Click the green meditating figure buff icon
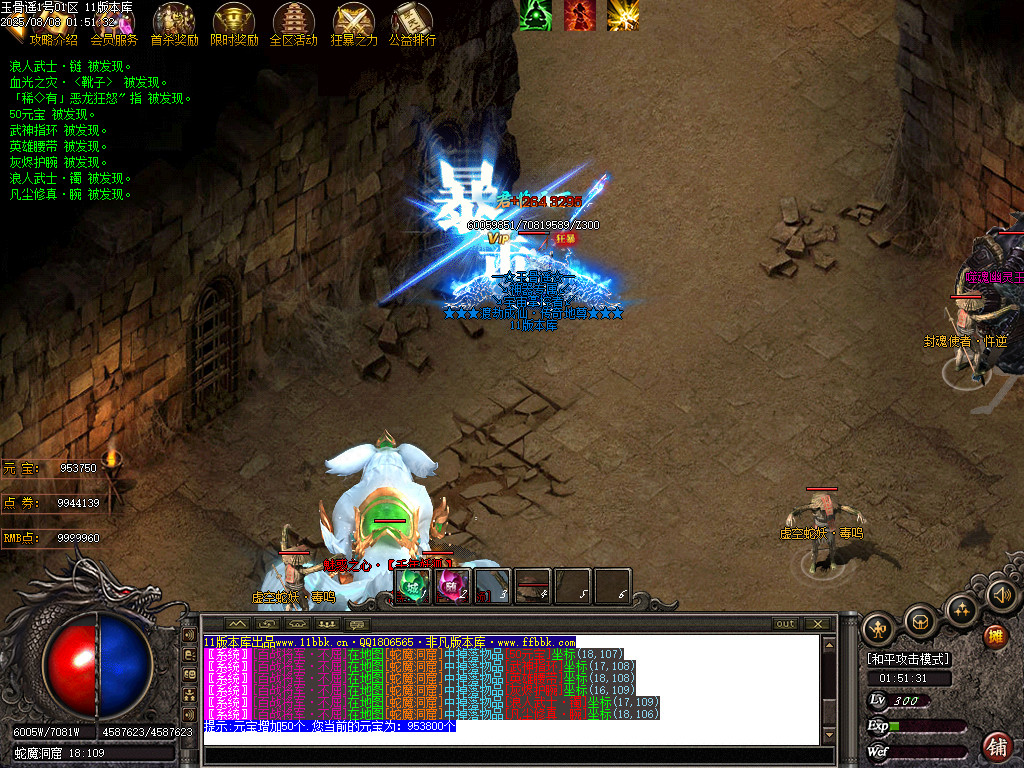The width and height of the screenshot is (1024, 768). point(536,14)
